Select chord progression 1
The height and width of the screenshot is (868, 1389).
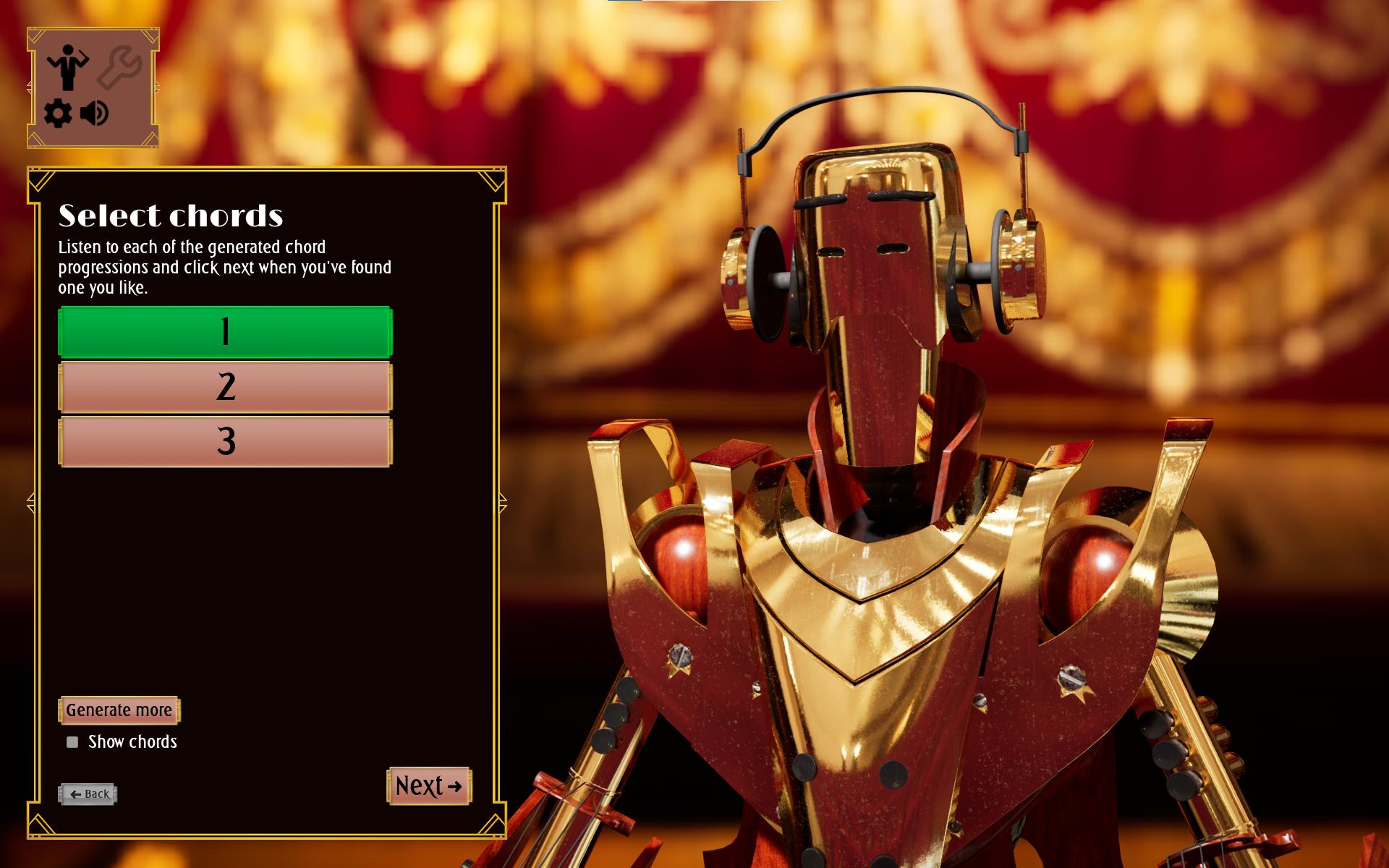(225, 332)
